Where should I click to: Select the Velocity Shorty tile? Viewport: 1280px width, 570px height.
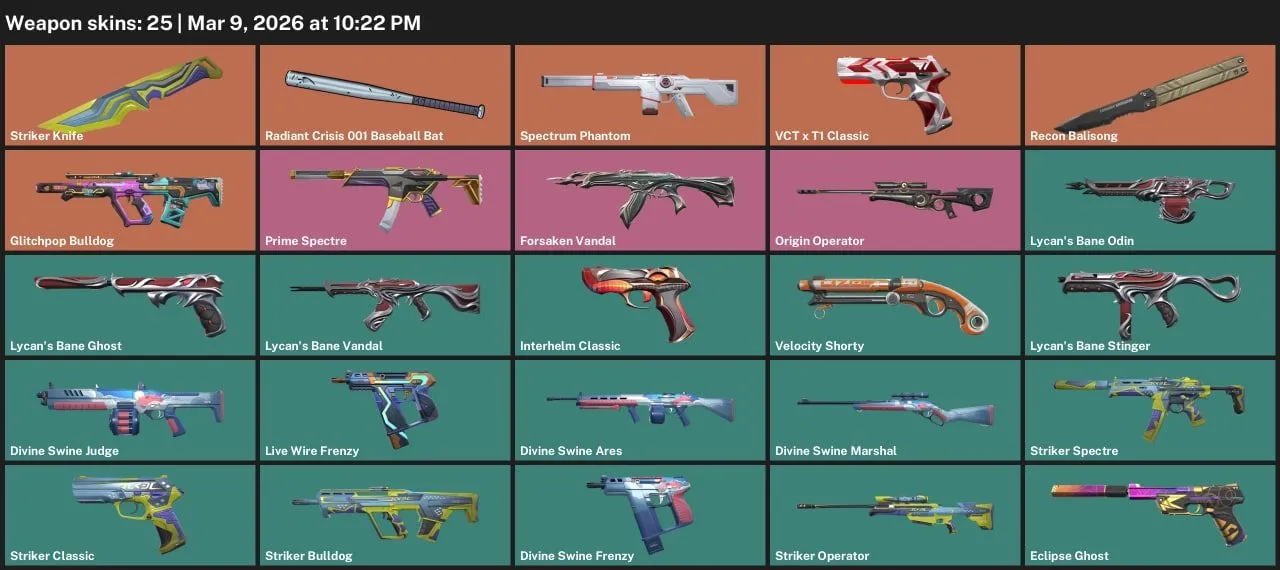895,305
